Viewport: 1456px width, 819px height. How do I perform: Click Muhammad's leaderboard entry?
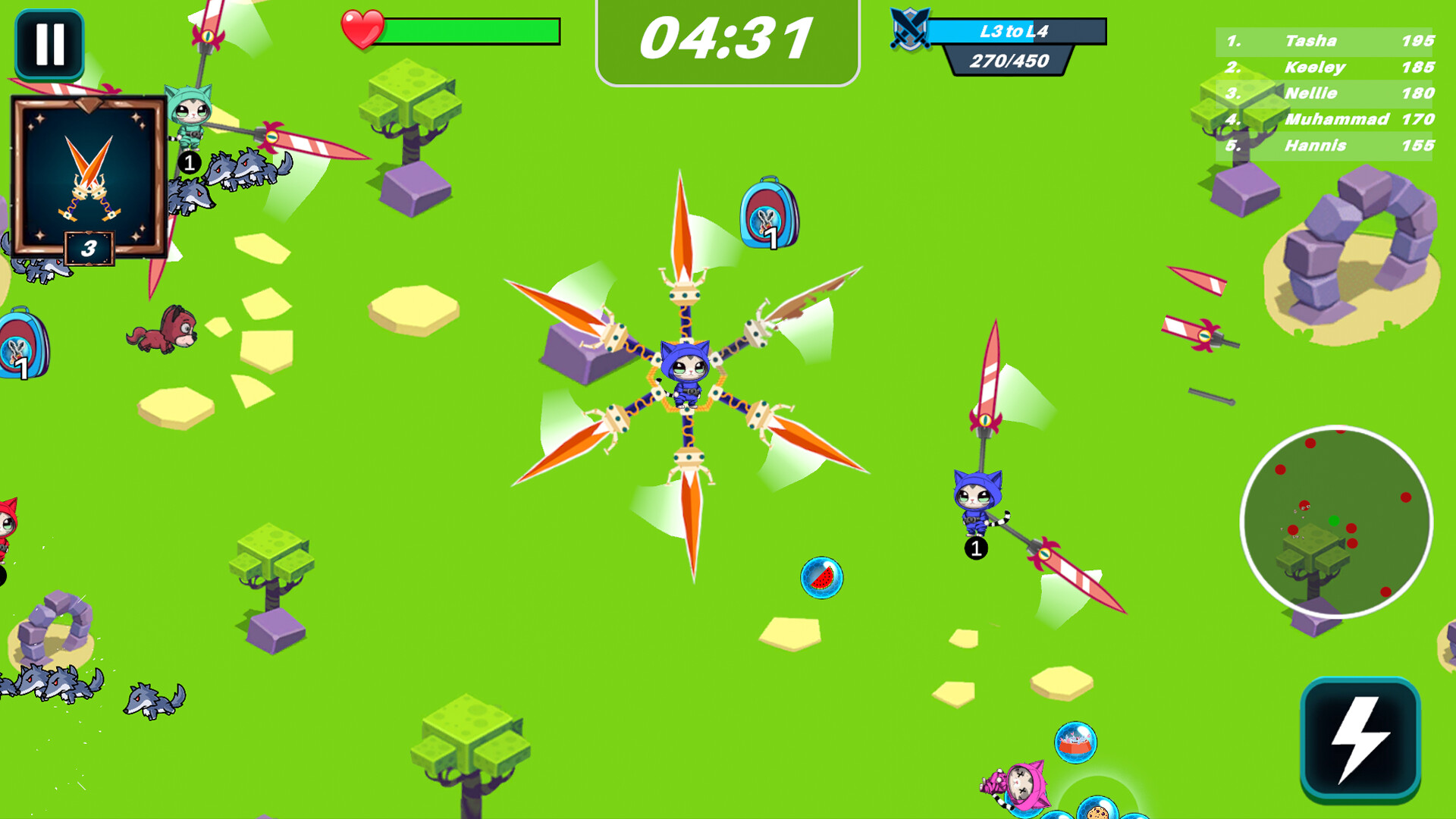(x=1337, y=119)
